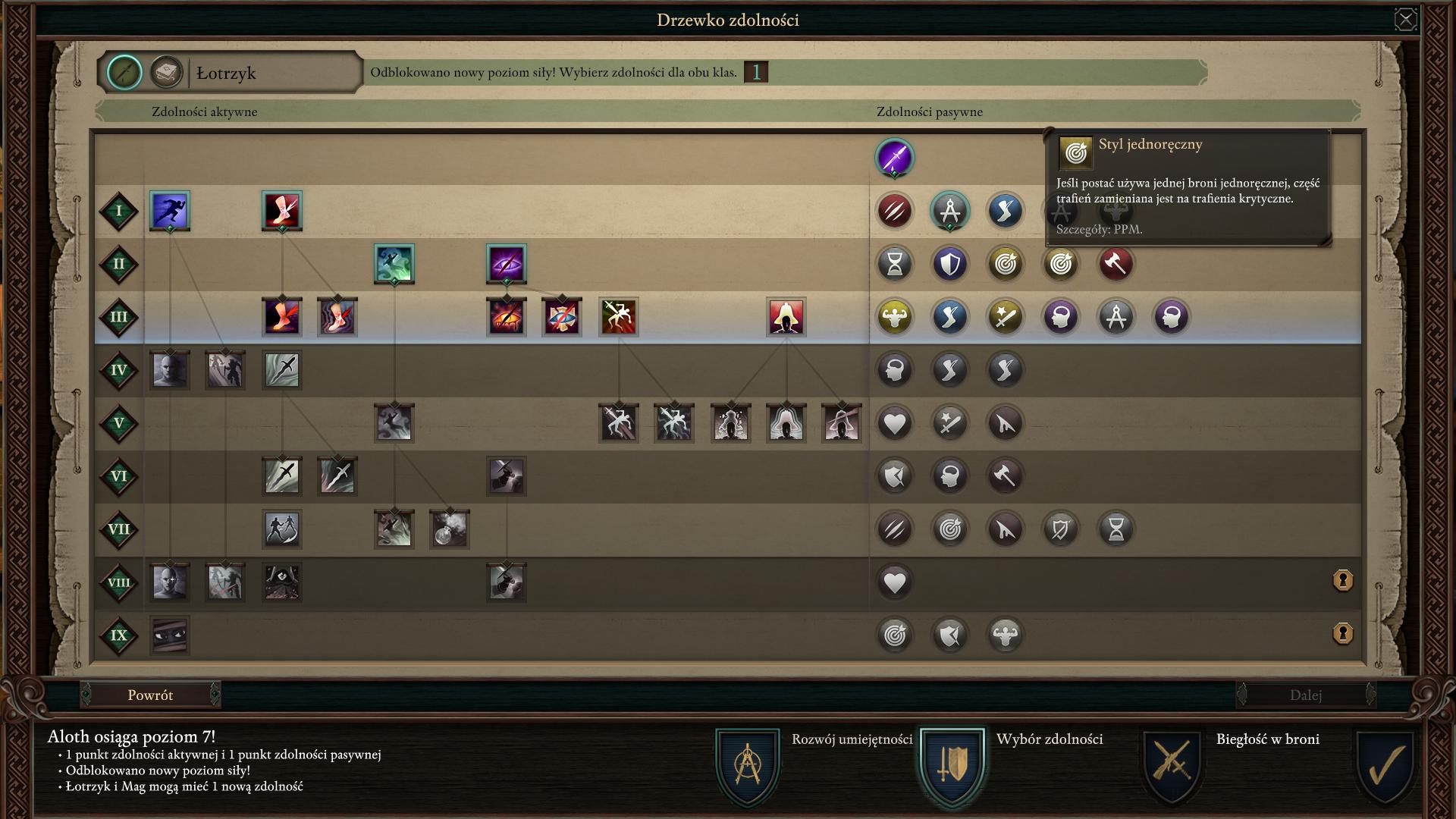Select the red hammer passive in tier II
This screenshot has height=819, width=1456.
click(1116, 264)
